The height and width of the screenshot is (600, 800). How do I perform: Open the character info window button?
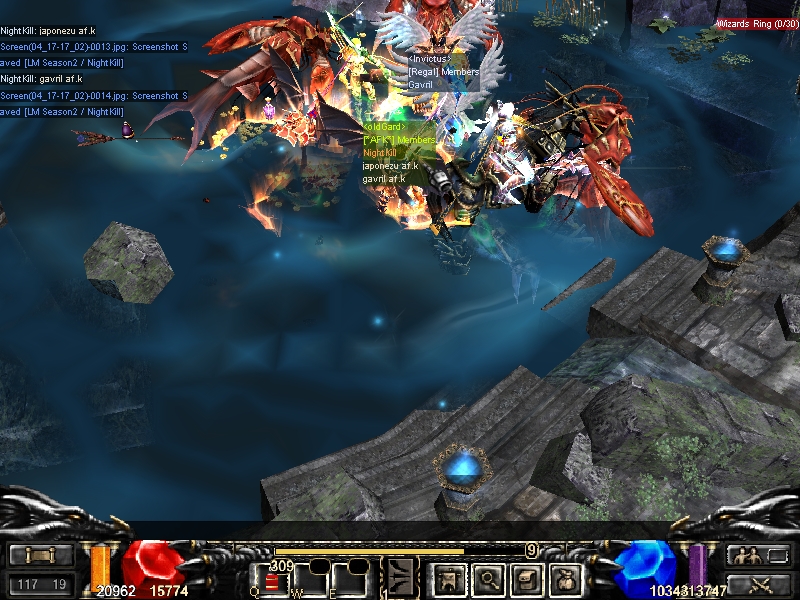[448, 578]
